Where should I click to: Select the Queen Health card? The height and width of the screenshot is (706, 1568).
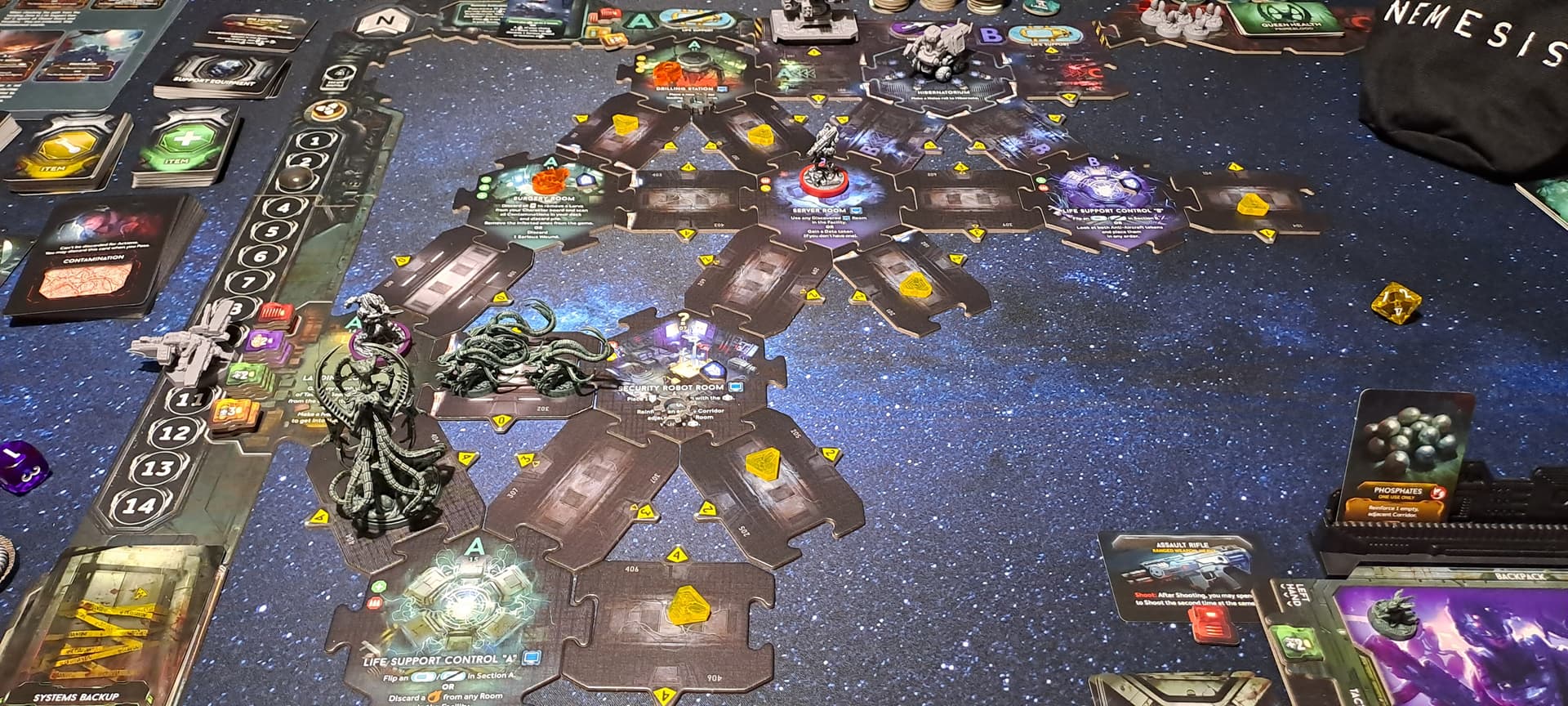coord(1278,16)
